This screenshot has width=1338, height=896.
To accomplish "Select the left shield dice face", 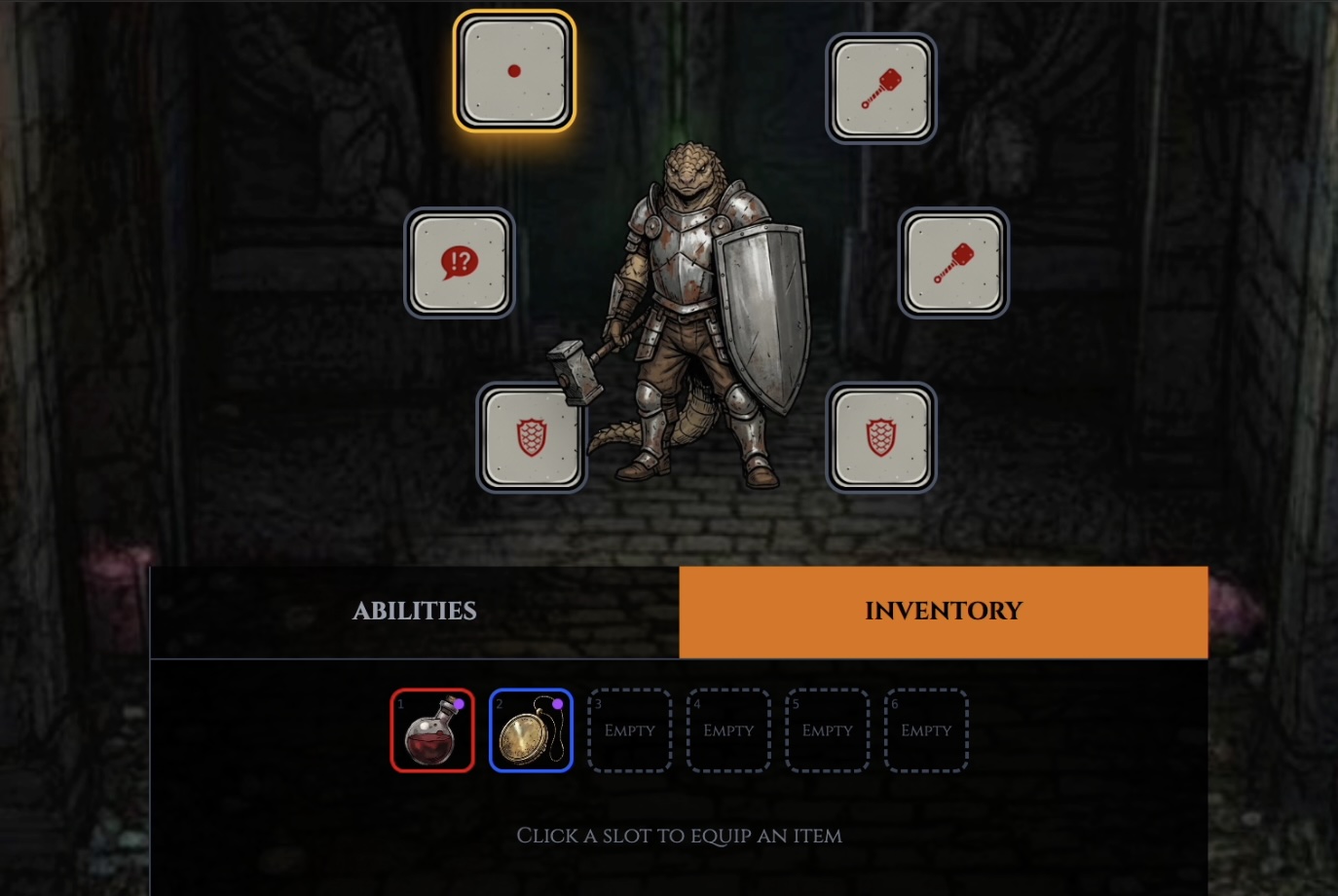I will [x=532, y=437].
